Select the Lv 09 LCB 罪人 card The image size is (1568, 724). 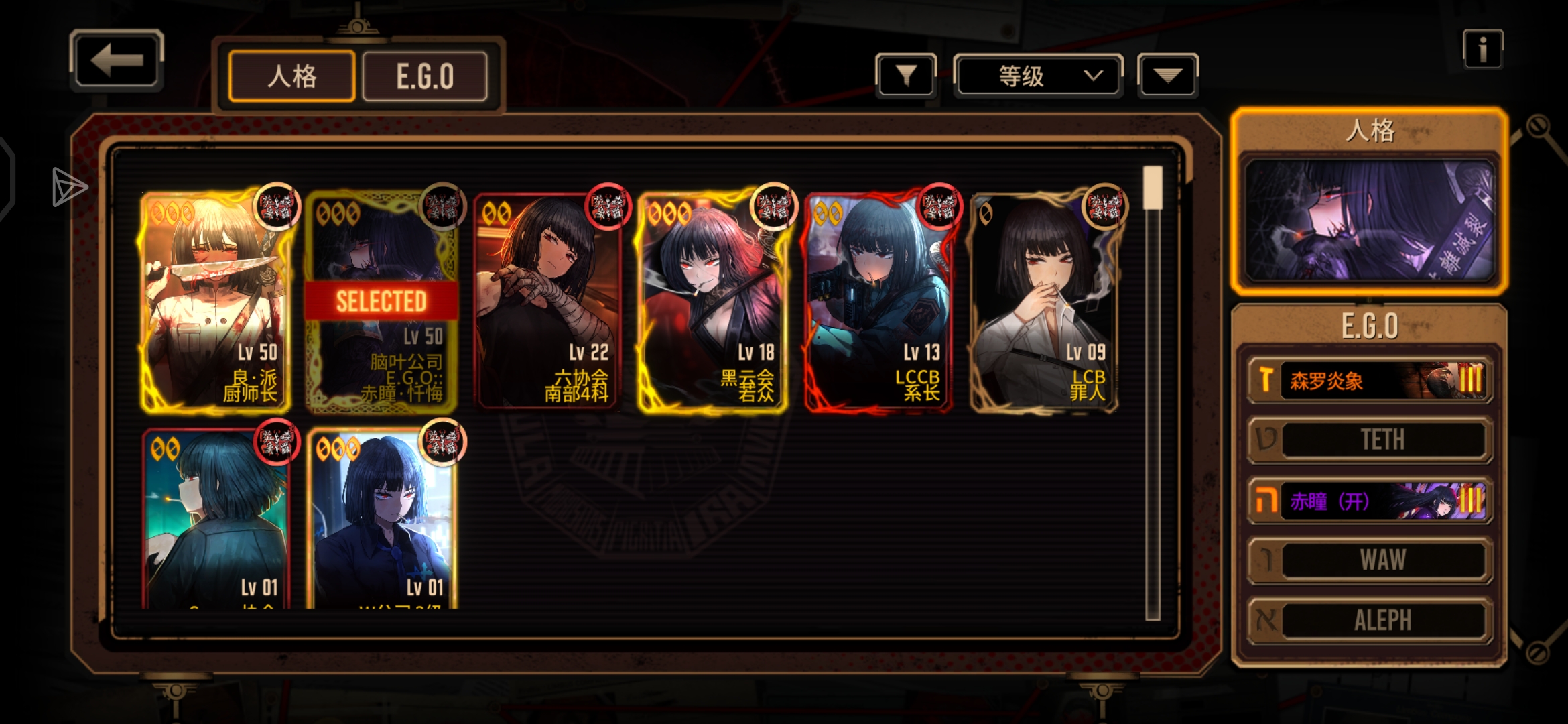pos(1043,302)
